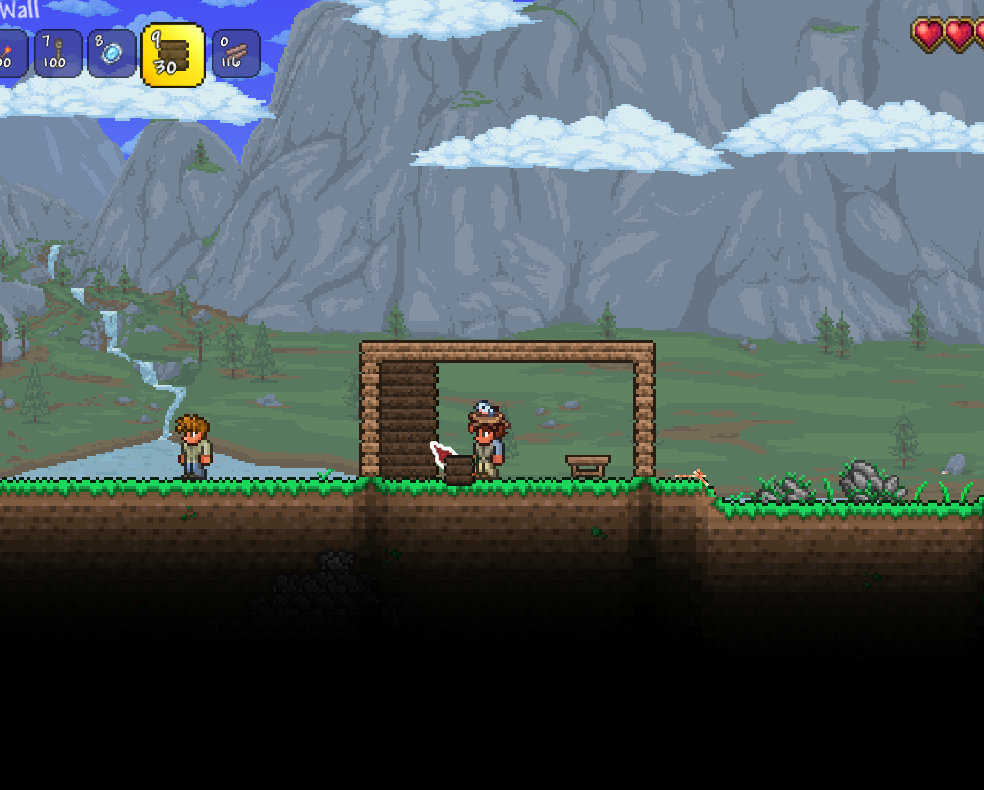Select the torch hotbar slot
Screen dimensions: 984x790
pyautogui.click(x=10, y=53)
